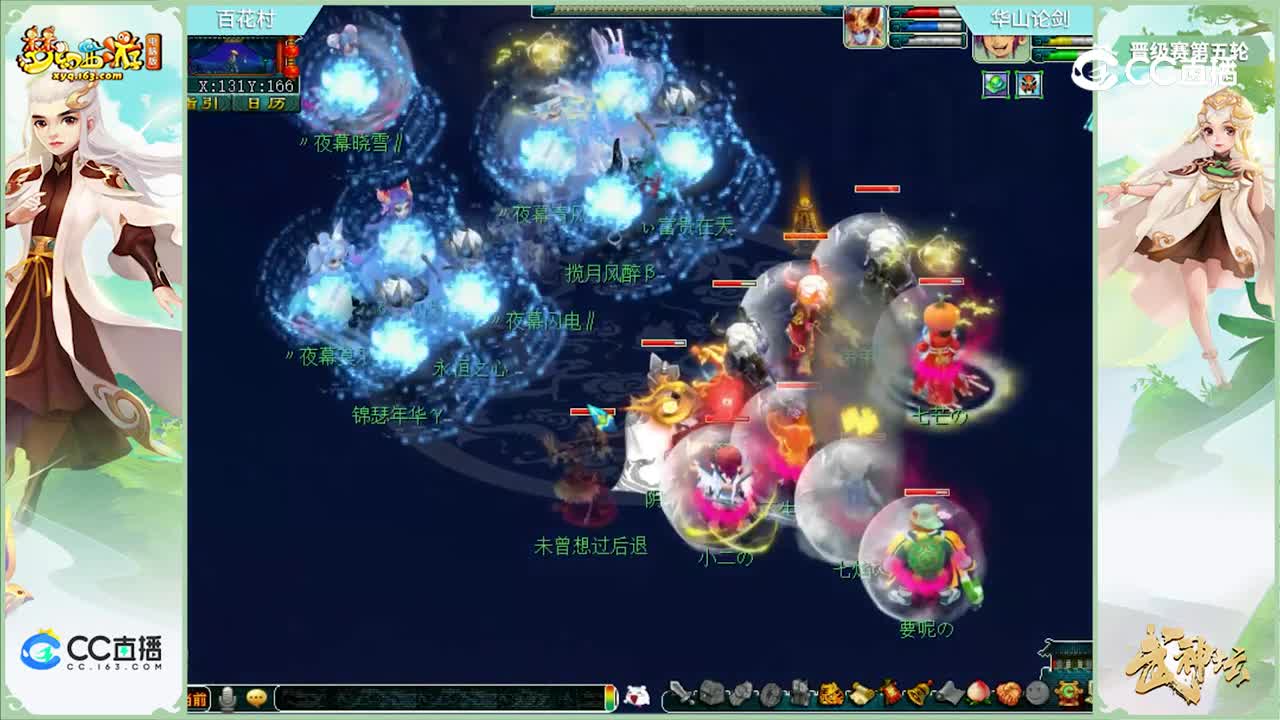The height and width of the screenshot is (720, 1280).
Task: Toggle the microphone icon near chat input
Action: coord(227,699)
